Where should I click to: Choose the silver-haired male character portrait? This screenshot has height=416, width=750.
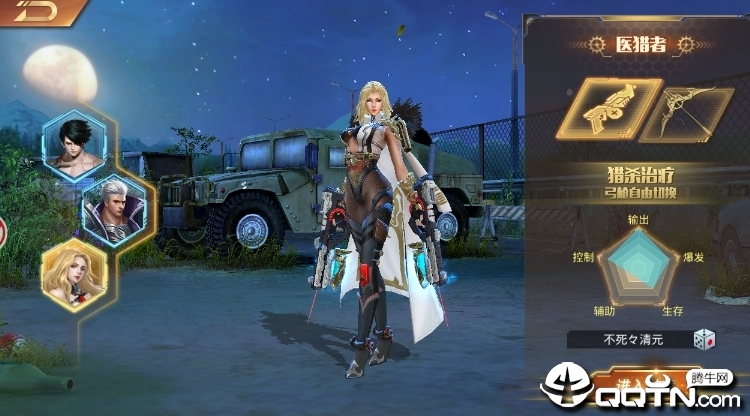click(114, 209)
